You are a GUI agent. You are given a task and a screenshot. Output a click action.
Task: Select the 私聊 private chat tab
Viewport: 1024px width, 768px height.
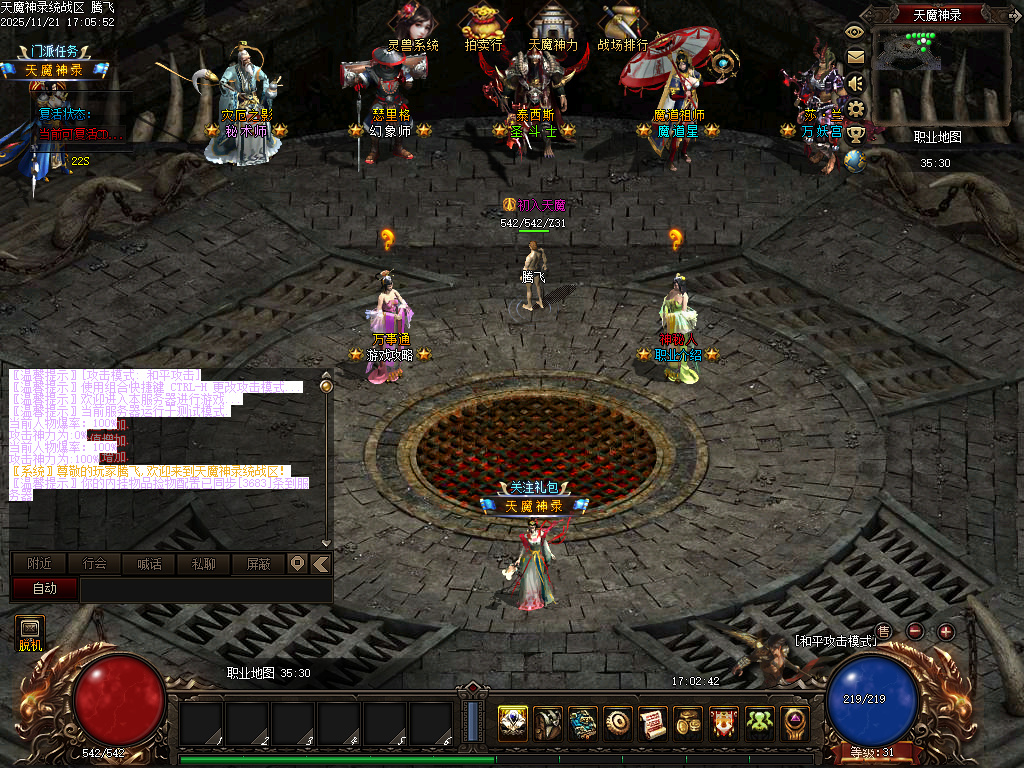(203, 564)
